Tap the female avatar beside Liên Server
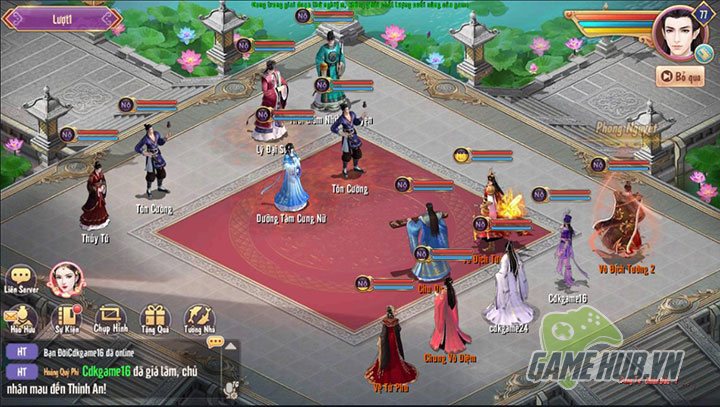The height and width of the screenshot is (407, 720). point(66,281)
